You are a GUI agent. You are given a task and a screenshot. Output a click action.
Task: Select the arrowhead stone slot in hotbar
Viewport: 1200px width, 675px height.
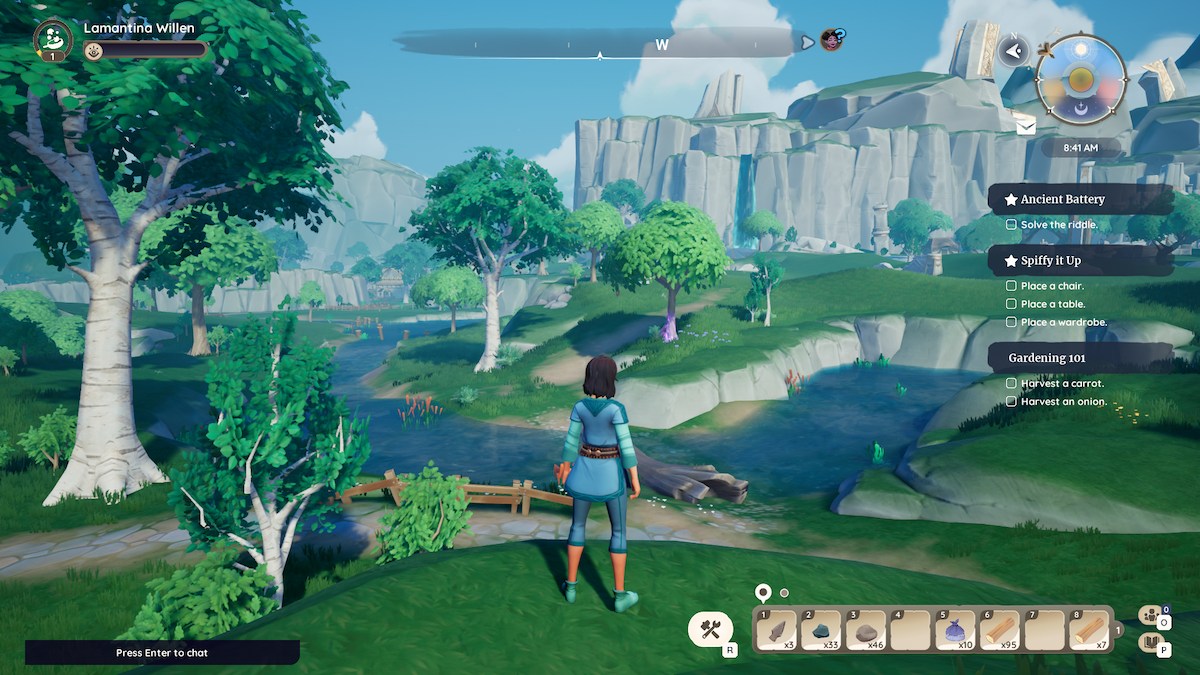776,630
